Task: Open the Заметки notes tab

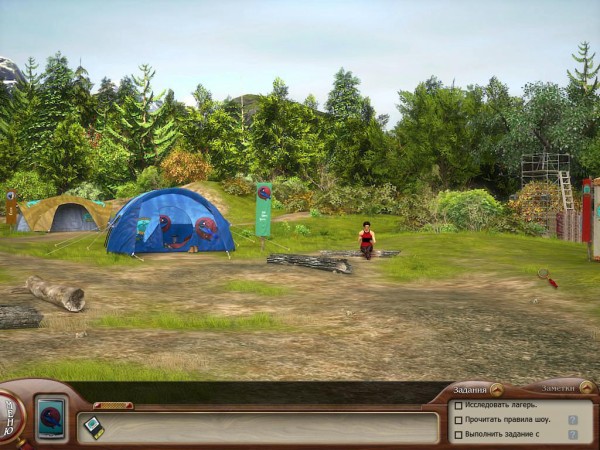Action: point(559,389)
